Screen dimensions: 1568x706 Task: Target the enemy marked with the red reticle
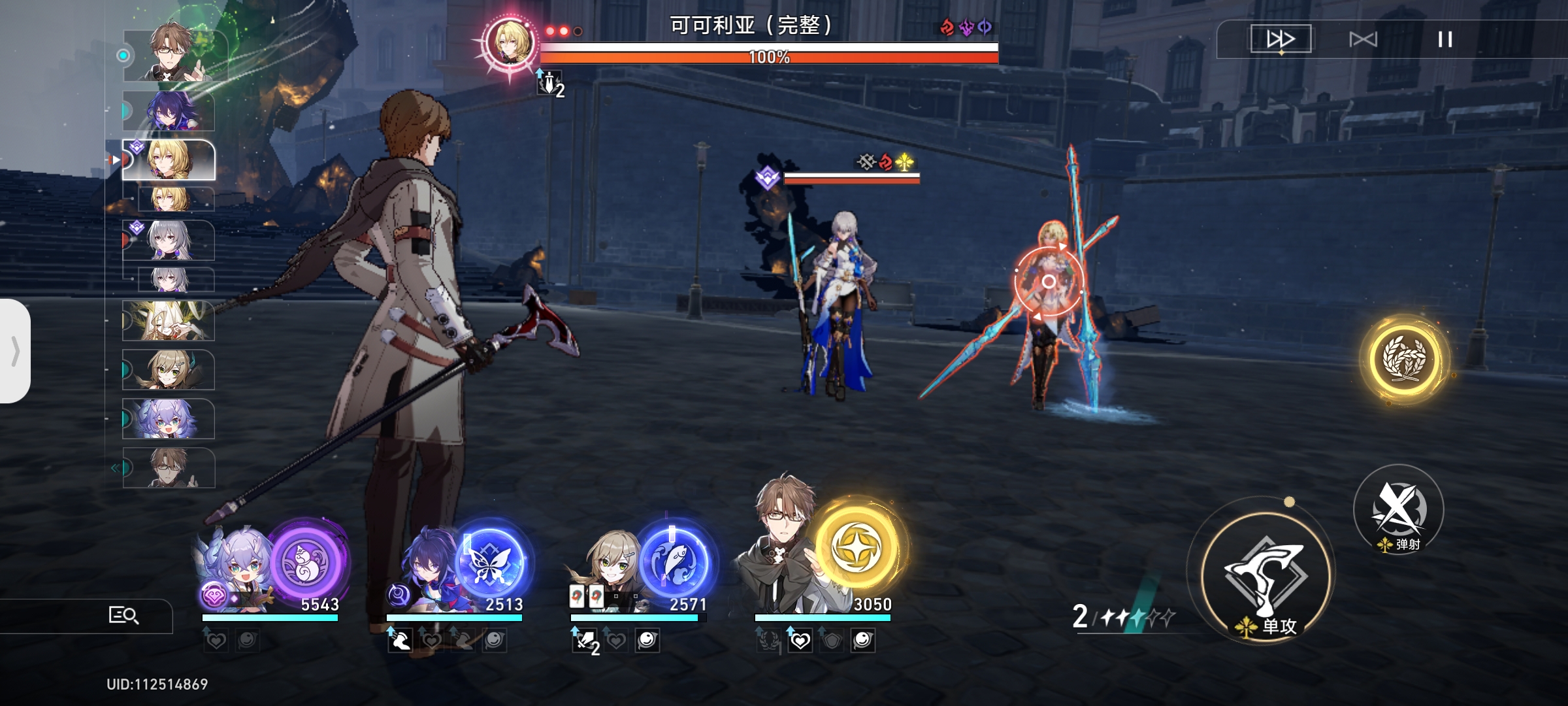[x=1048, y=282]
